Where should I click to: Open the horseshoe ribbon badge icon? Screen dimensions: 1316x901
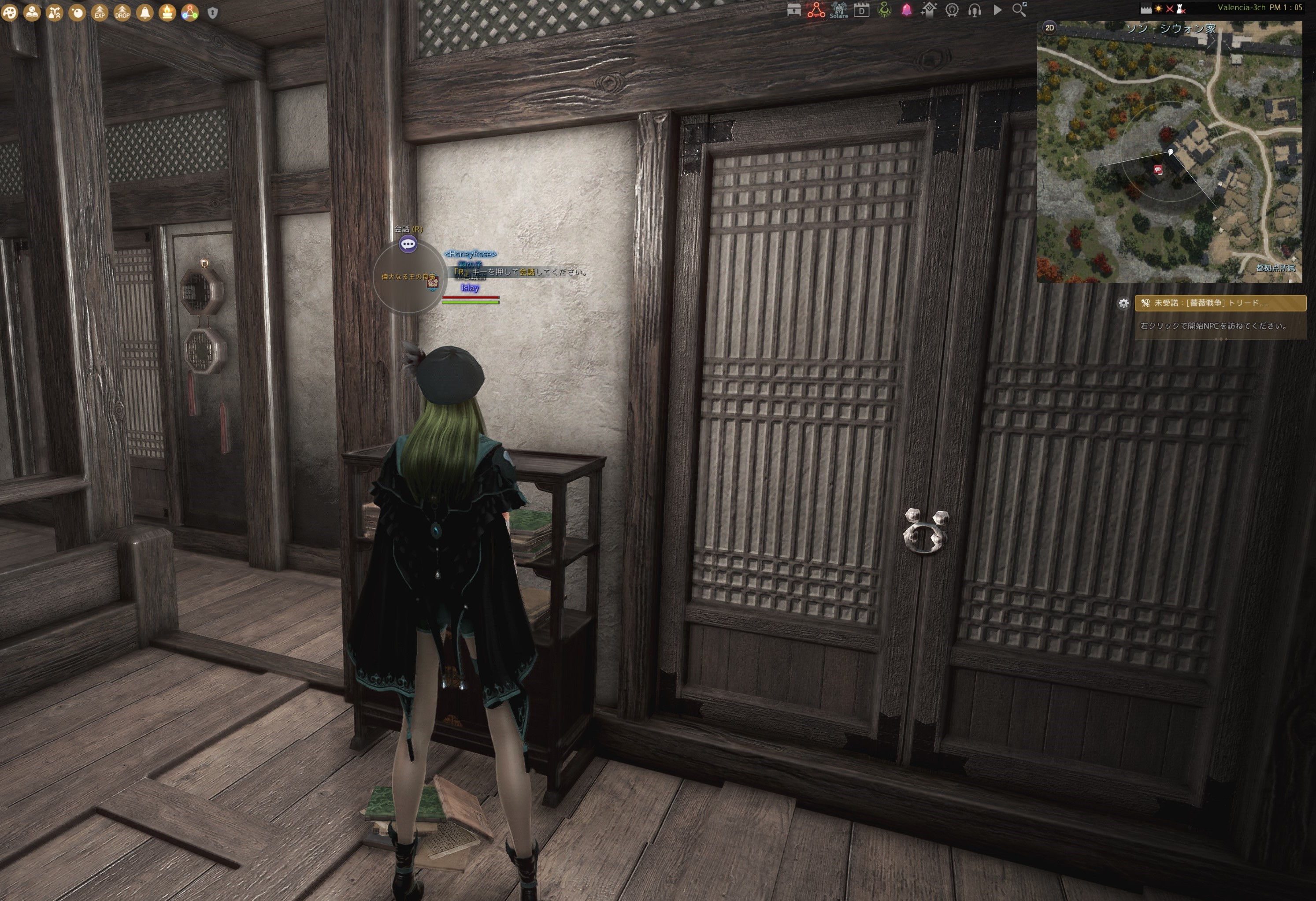(x=952, y=10)
